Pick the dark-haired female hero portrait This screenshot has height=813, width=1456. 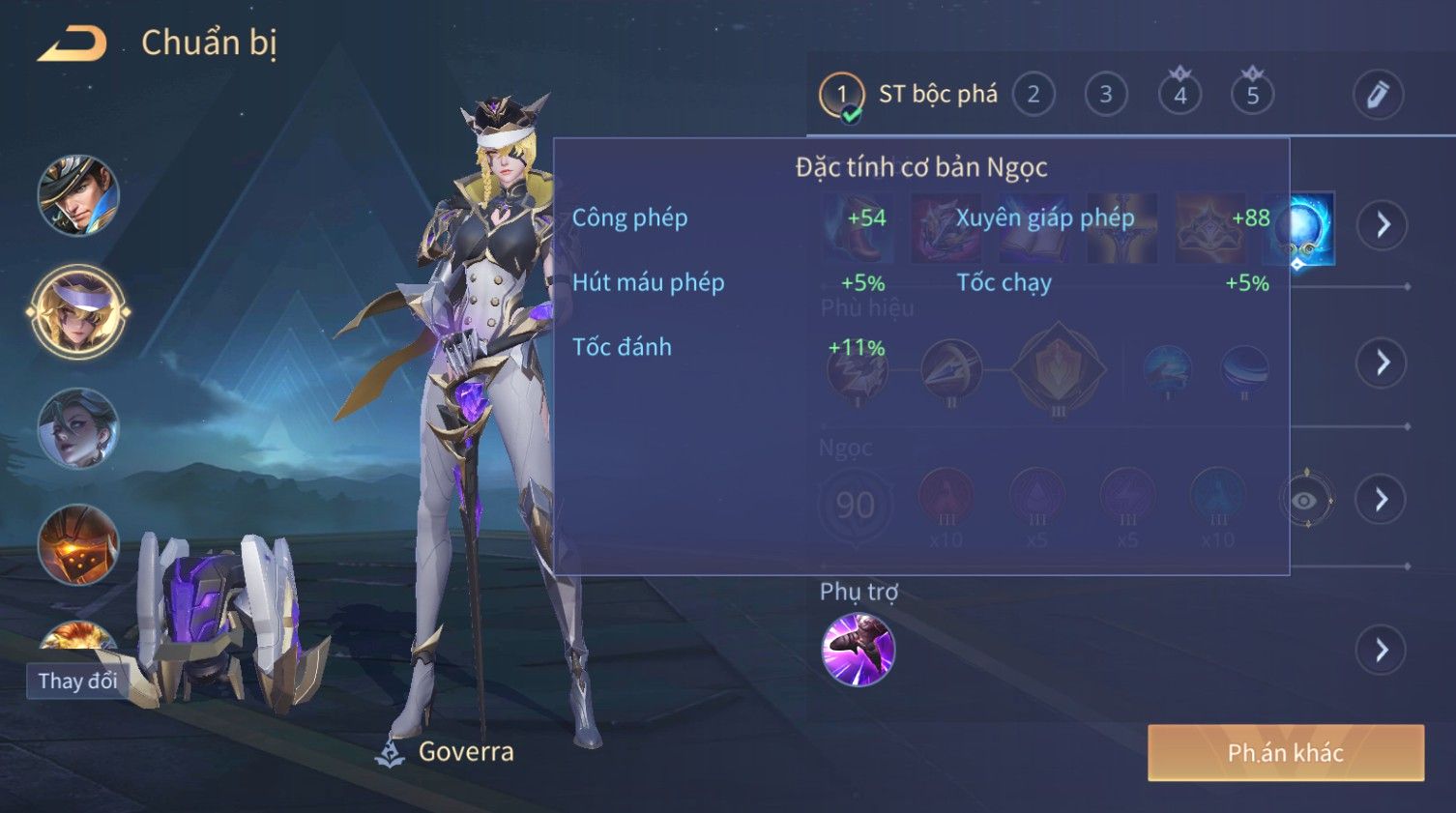coord(77,428)
